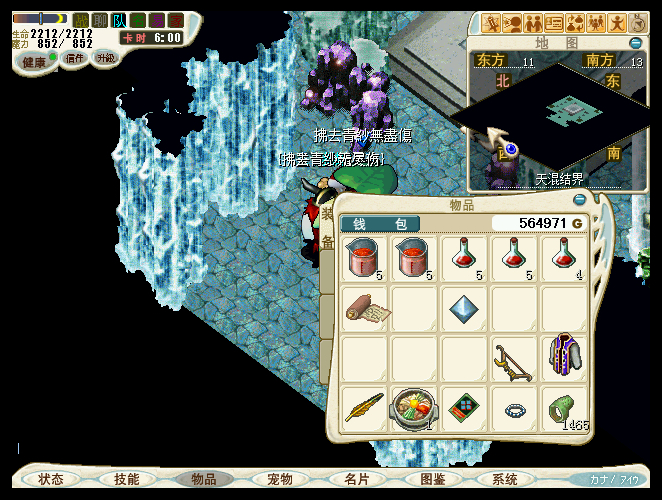Select the purple robe armor
The image size is (662, 500).
tap(565, 358)
